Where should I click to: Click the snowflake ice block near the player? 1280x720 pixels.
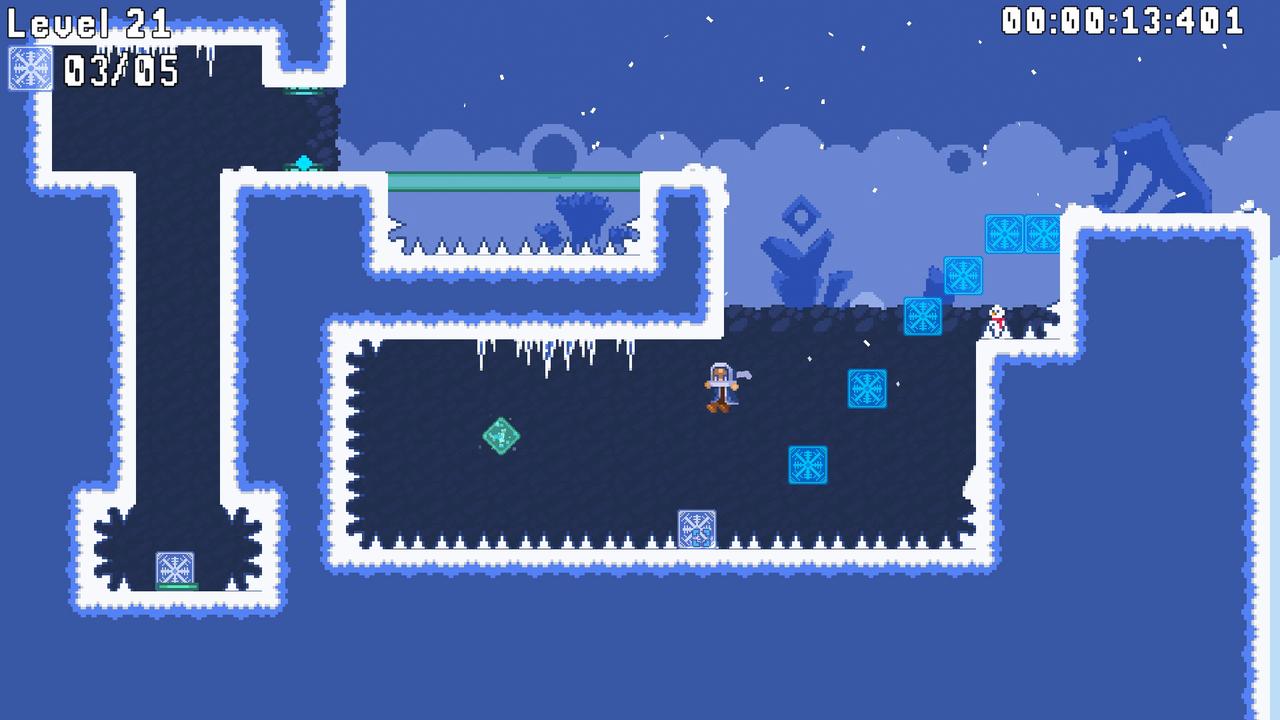point(867,390)
